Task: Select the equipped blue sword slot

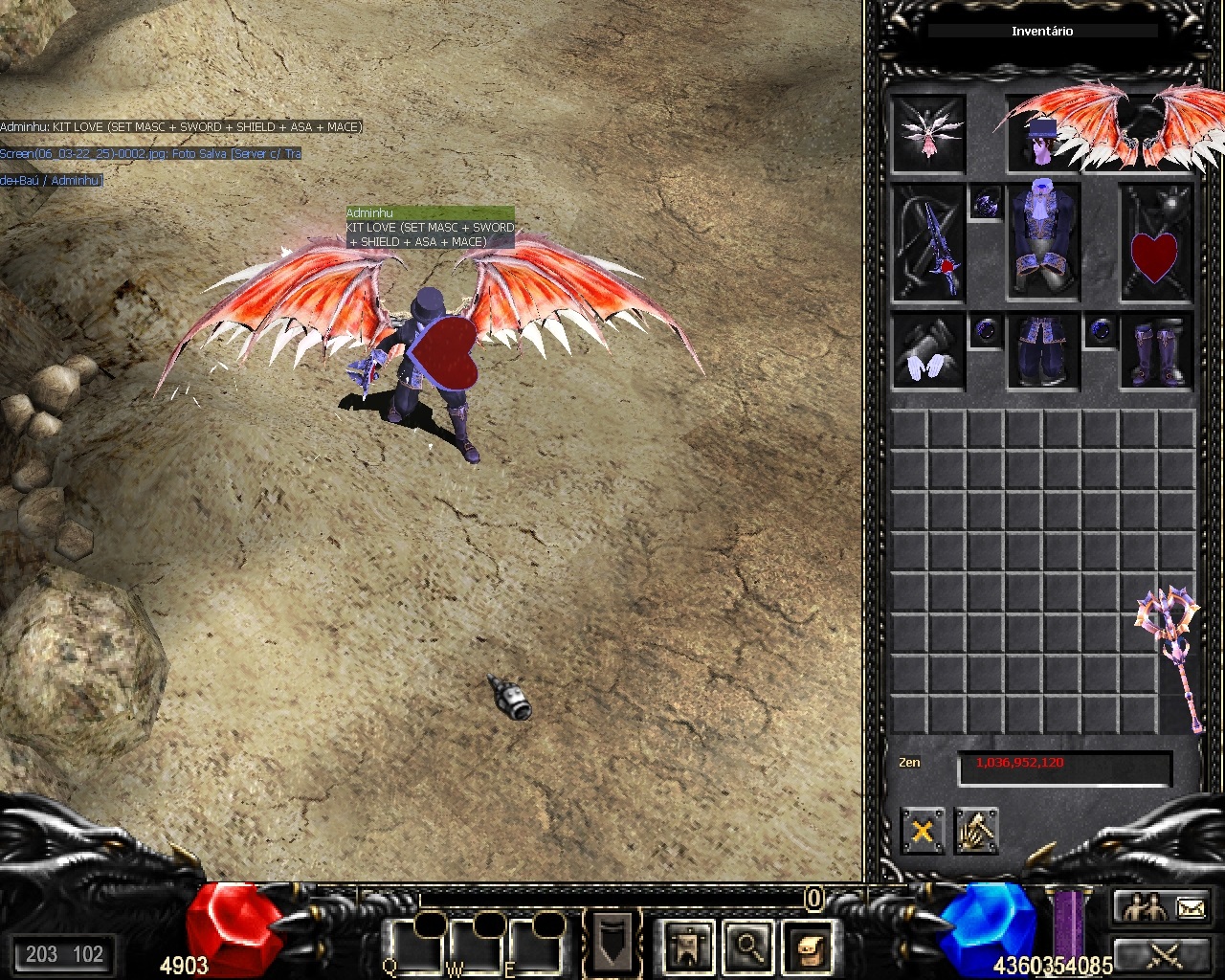Action: click(x=928, y=243)
